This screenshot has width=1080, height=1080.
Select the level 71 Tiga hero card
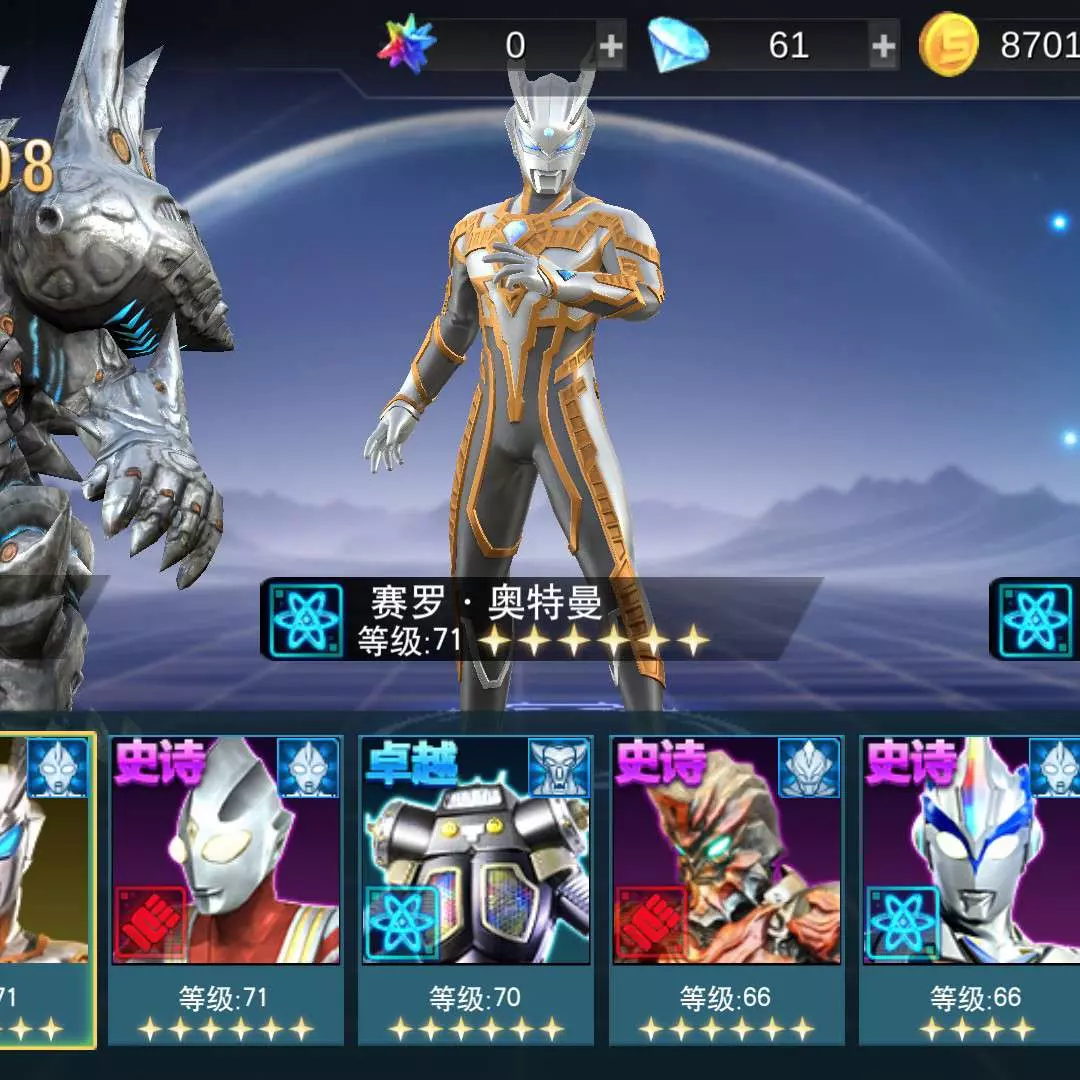(226, 890)
